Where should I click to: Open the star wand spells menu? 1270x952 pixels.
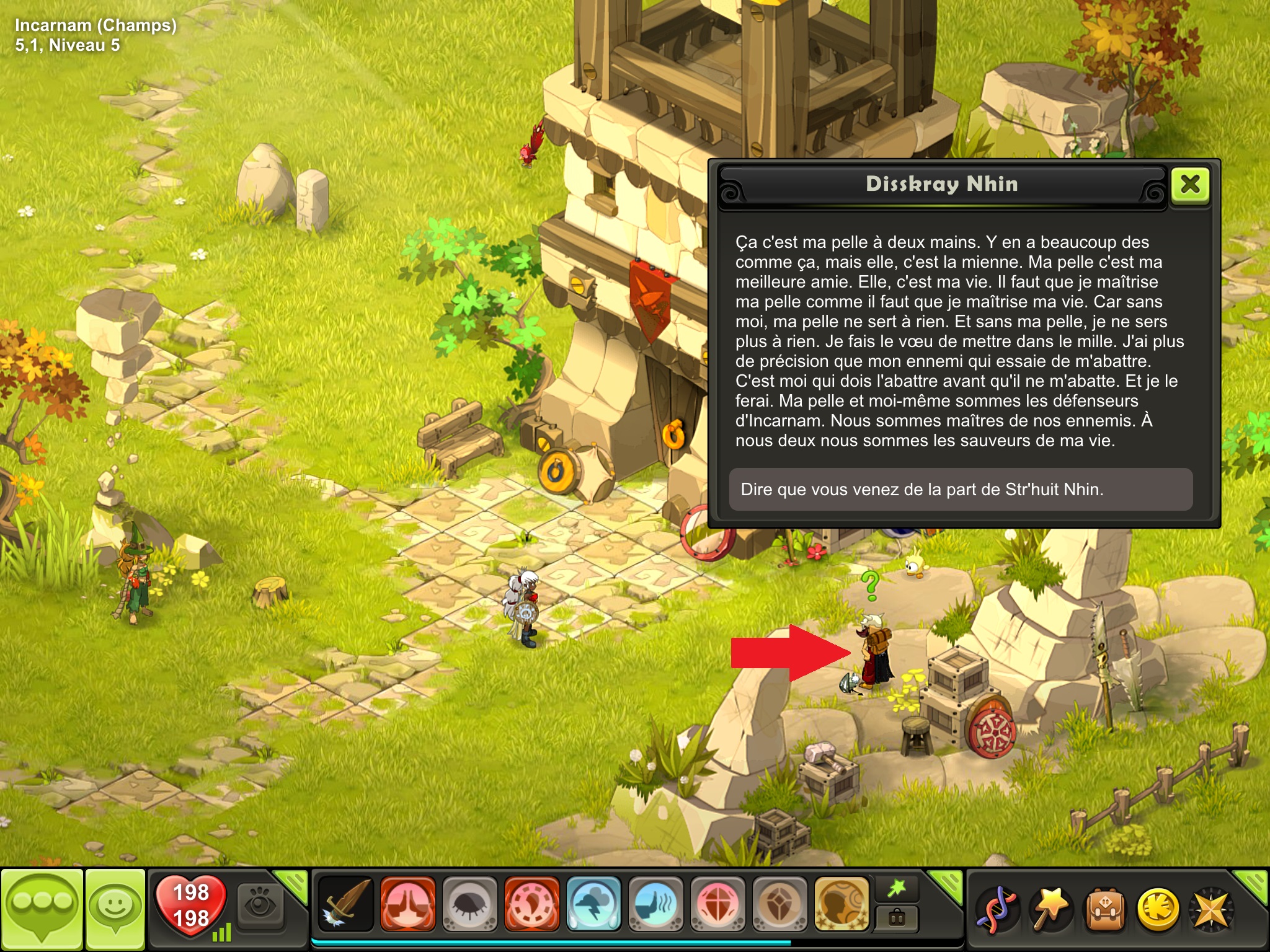coord(1050,909)
